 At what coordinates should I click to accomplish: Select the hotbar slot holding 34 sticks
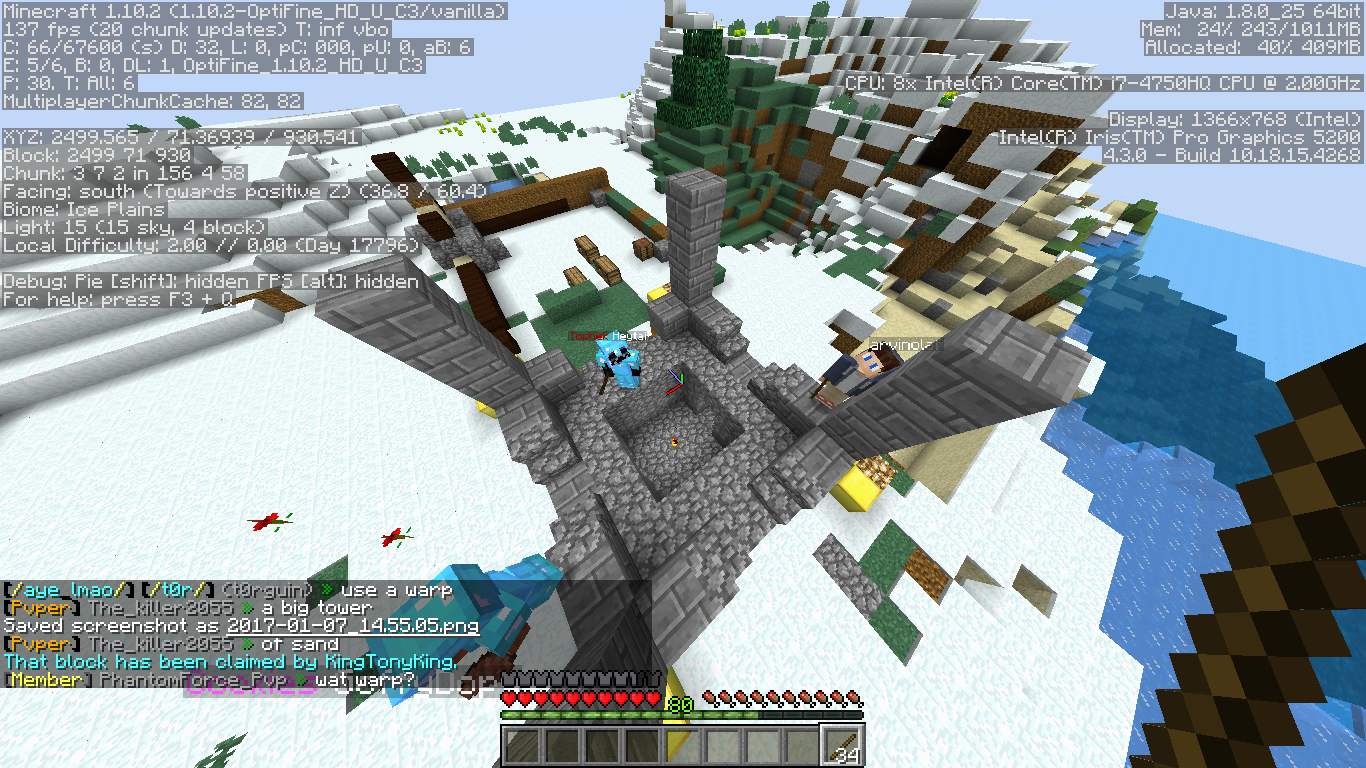pos(841,745)
